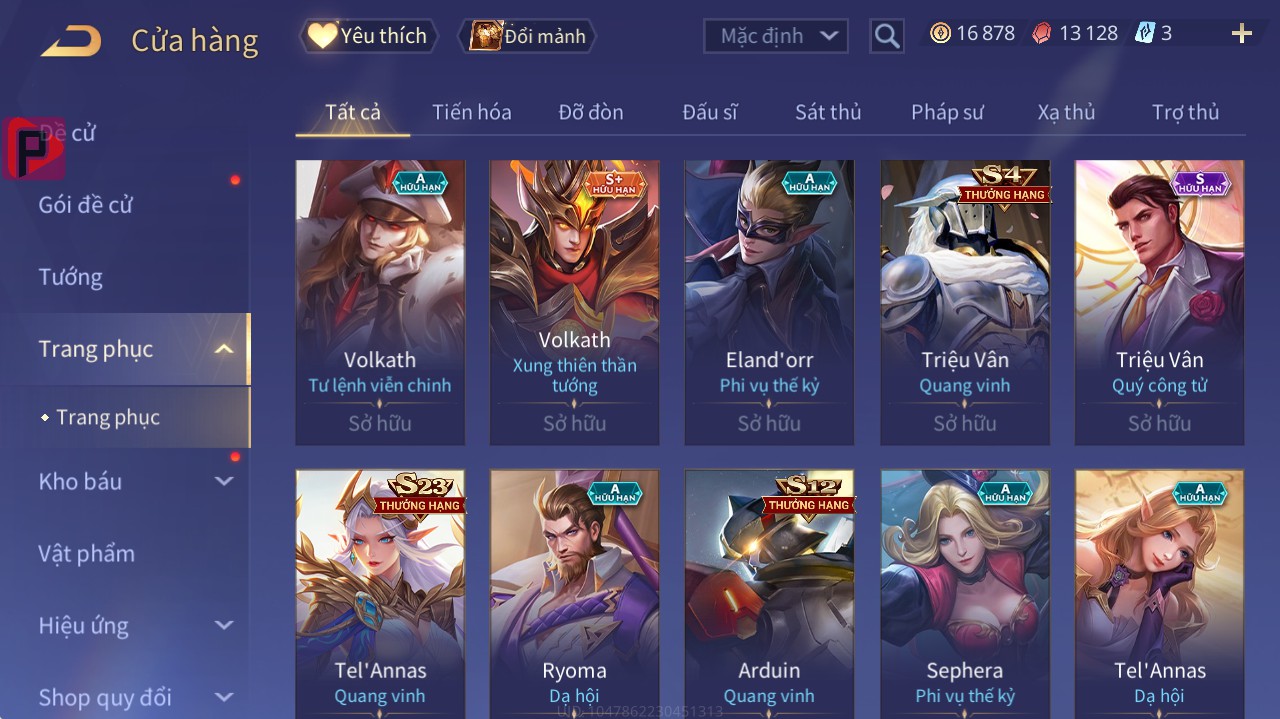Open the Vật phẩm sidebar entry
This screenshot has width=1280, height=719.
pos(86,553)
